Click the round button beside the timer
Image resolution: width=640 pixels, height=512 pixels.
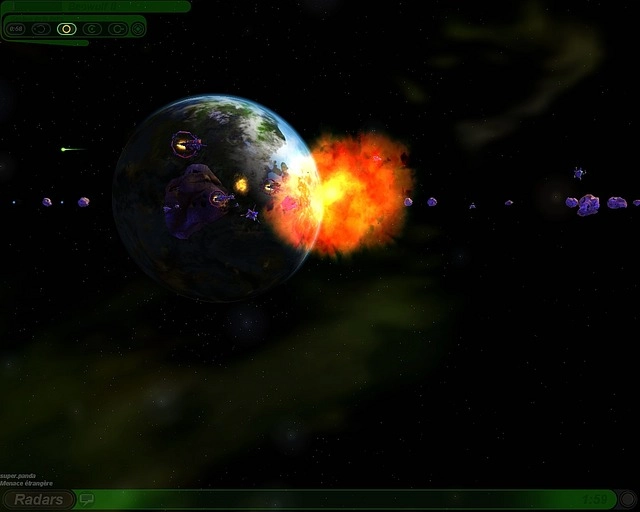[x=626, y=499]
